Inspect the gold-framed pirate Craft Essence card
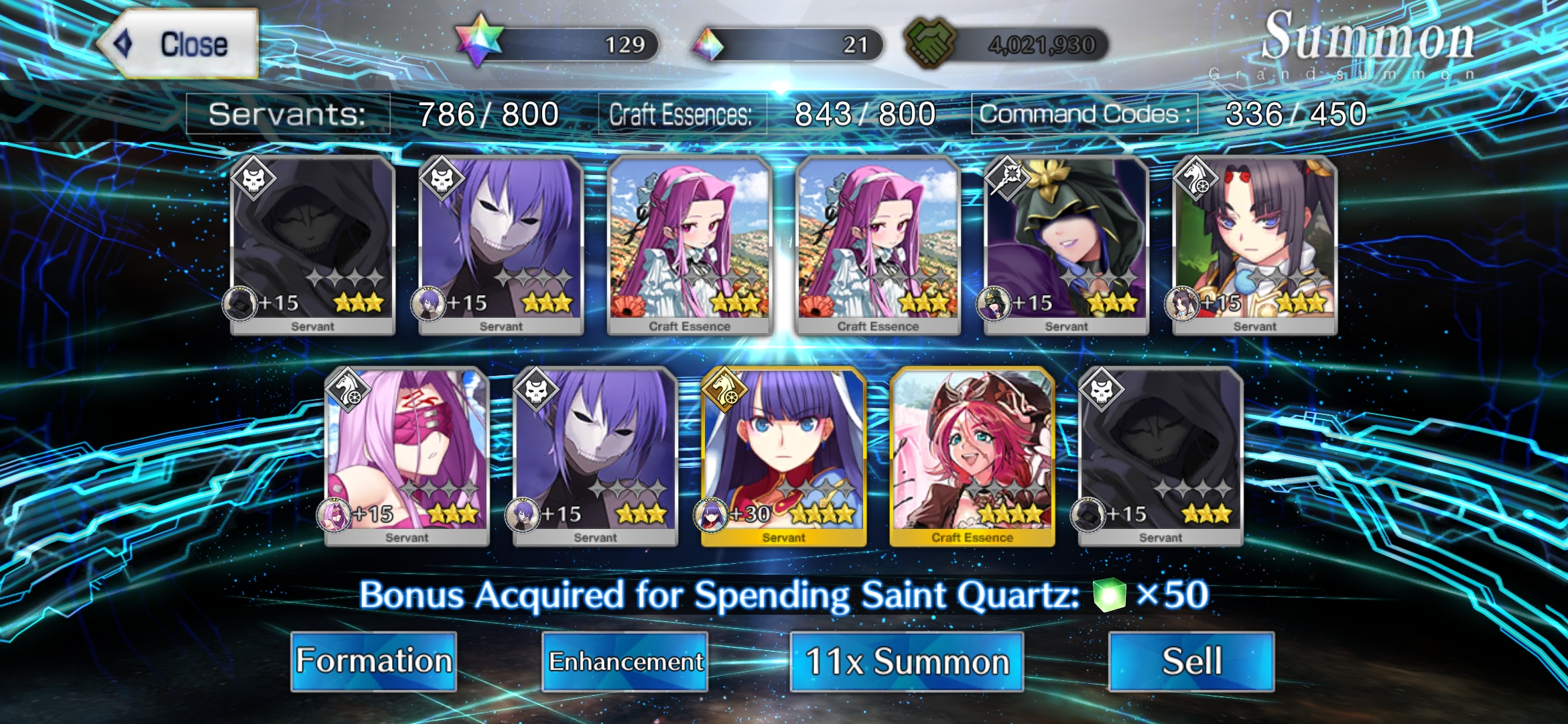The image size is (1568, 724). click(x=972, y=456)
